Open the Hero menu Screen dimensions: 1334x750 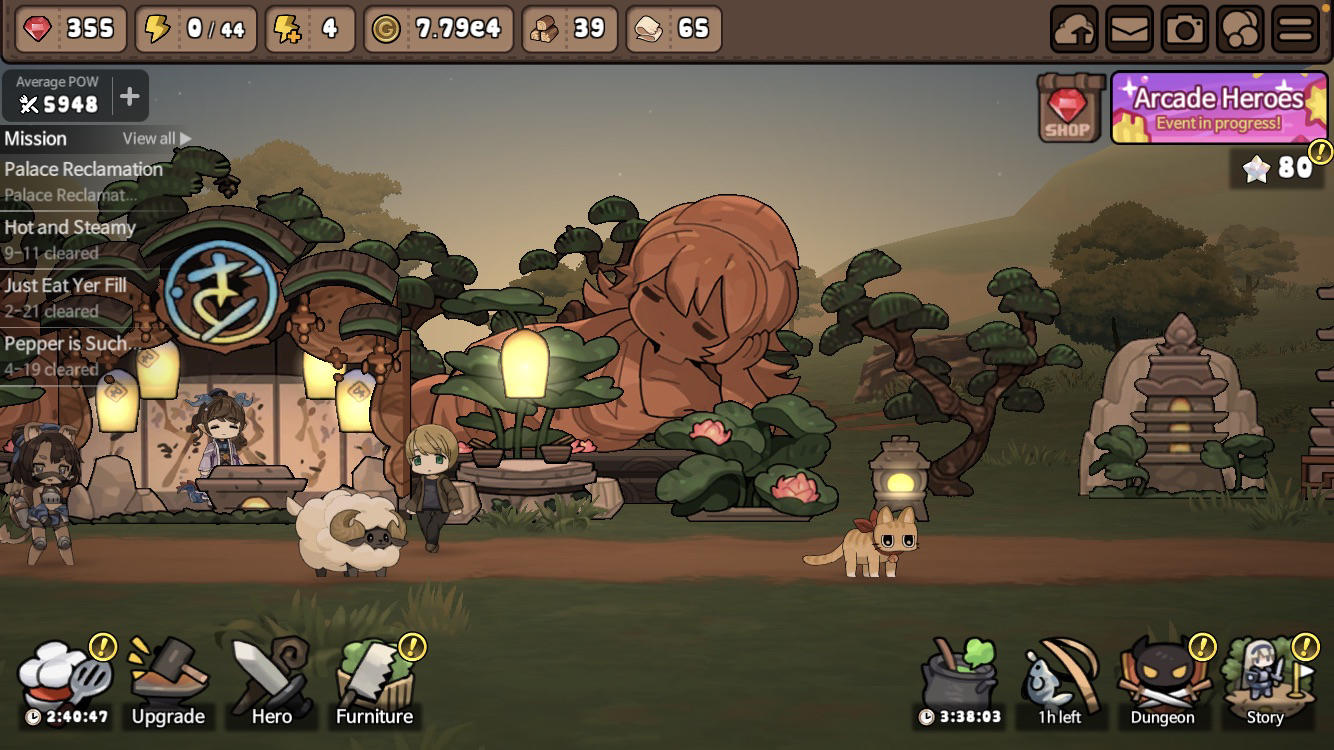pos(270,682)
